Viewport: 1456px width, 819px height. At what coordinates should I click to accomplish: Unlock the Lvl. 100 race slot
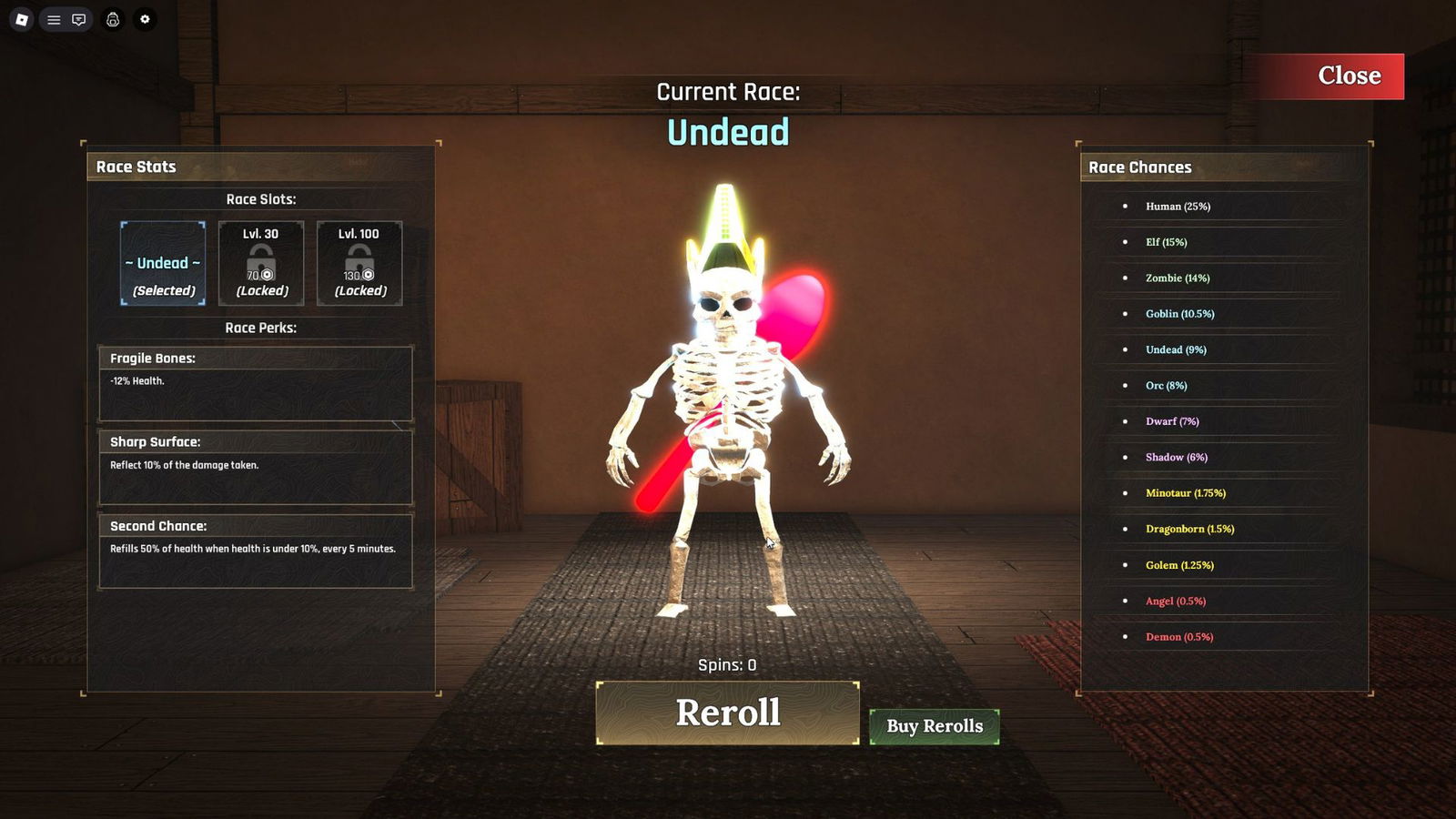[x=359, y=263]
